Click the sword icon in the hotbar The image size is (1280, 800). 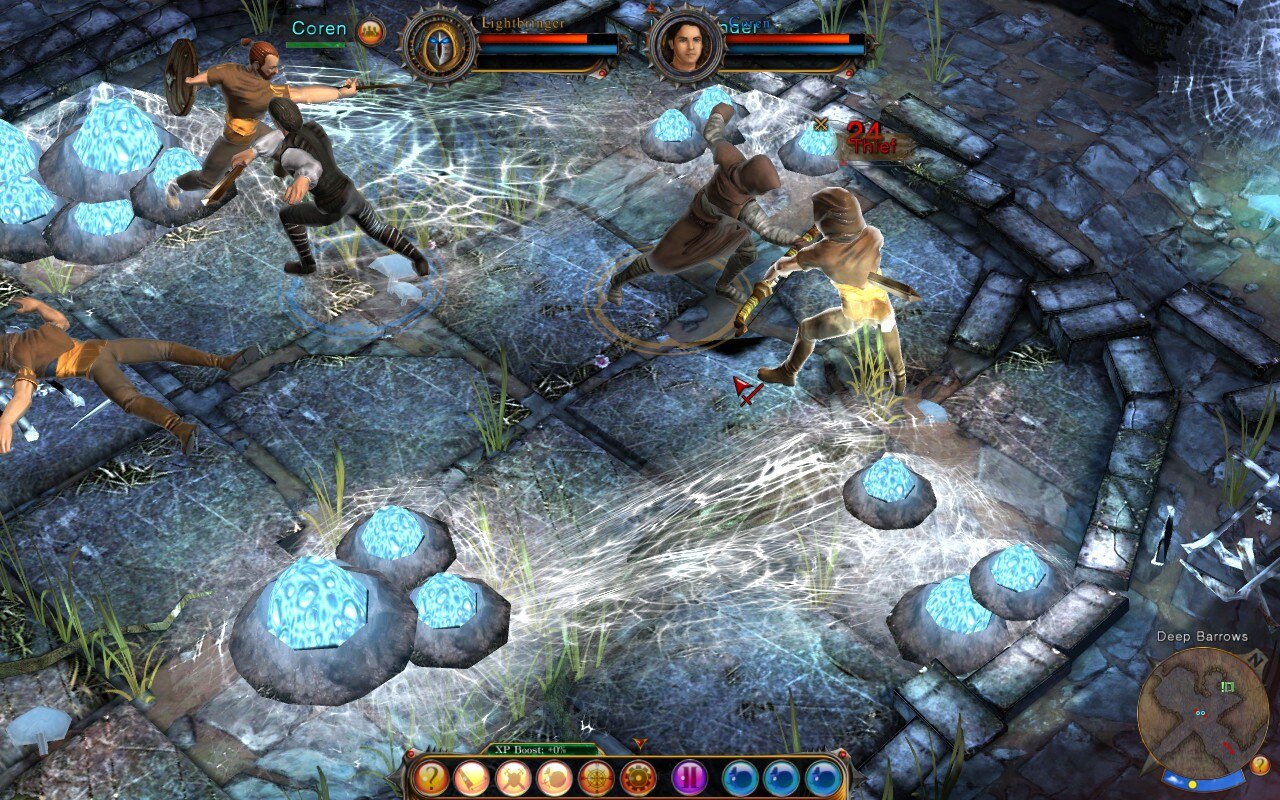tap(472, 777)
